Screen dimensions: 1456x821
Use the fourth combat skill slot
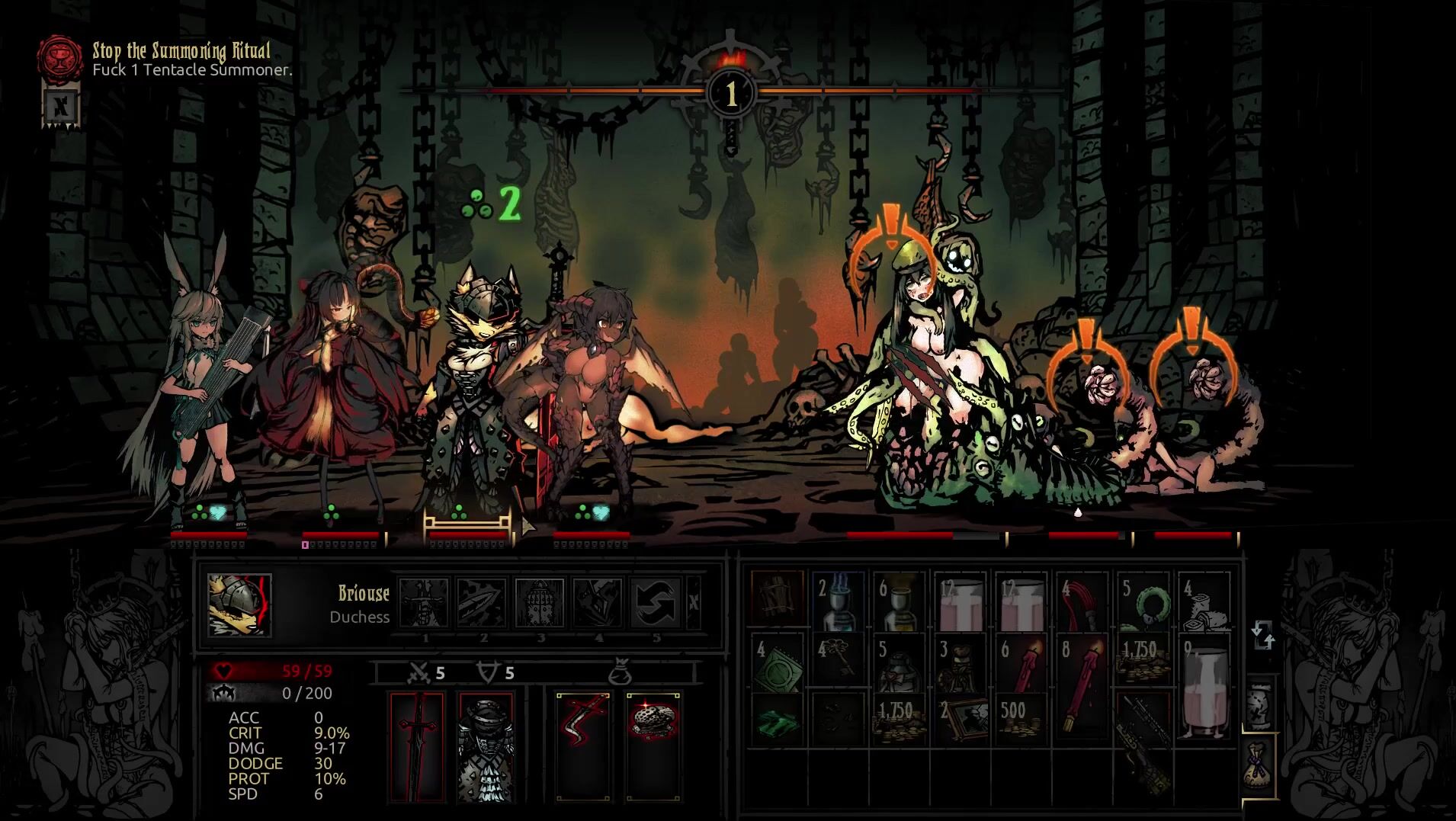coord(598,603)
